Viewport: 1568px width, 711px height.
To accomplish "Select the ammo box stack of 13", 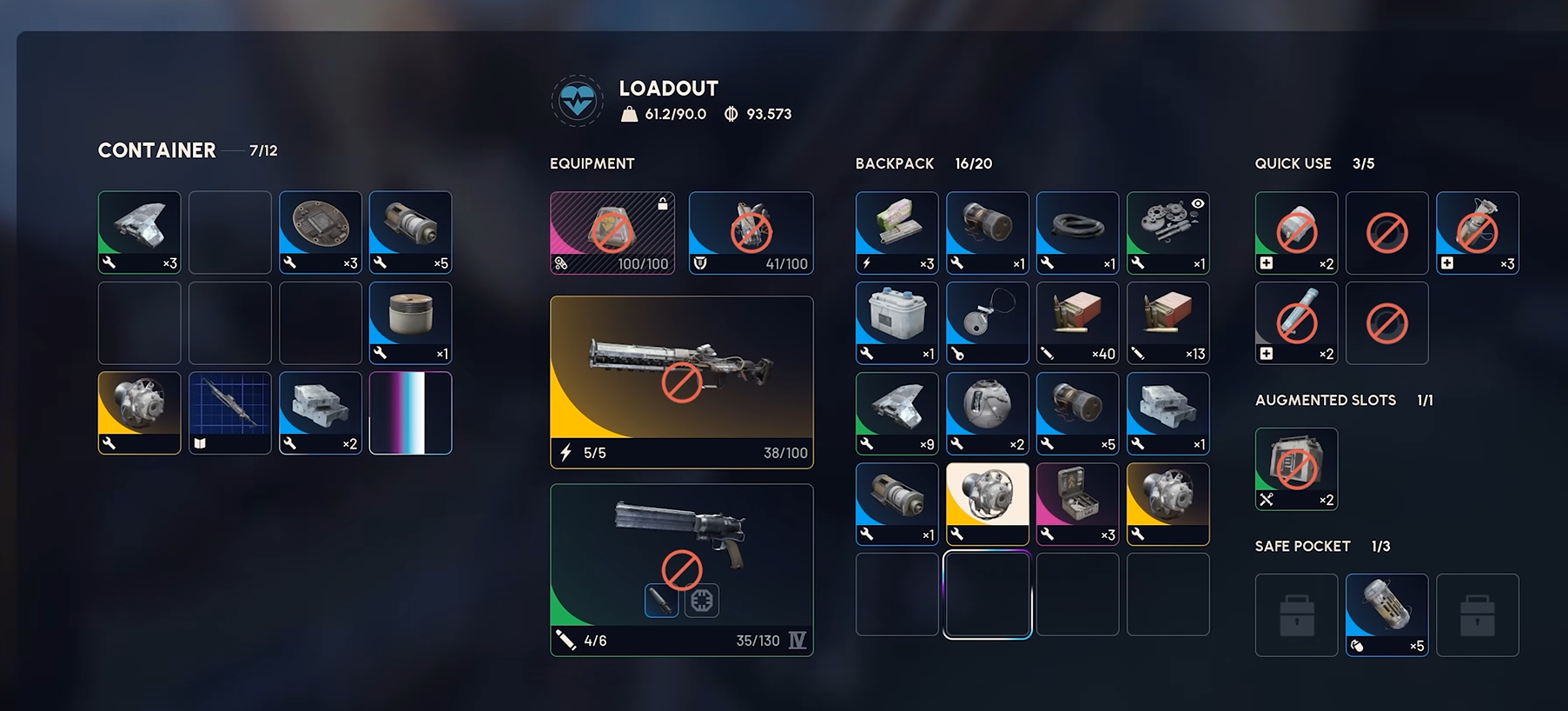I will (1168, 322).
